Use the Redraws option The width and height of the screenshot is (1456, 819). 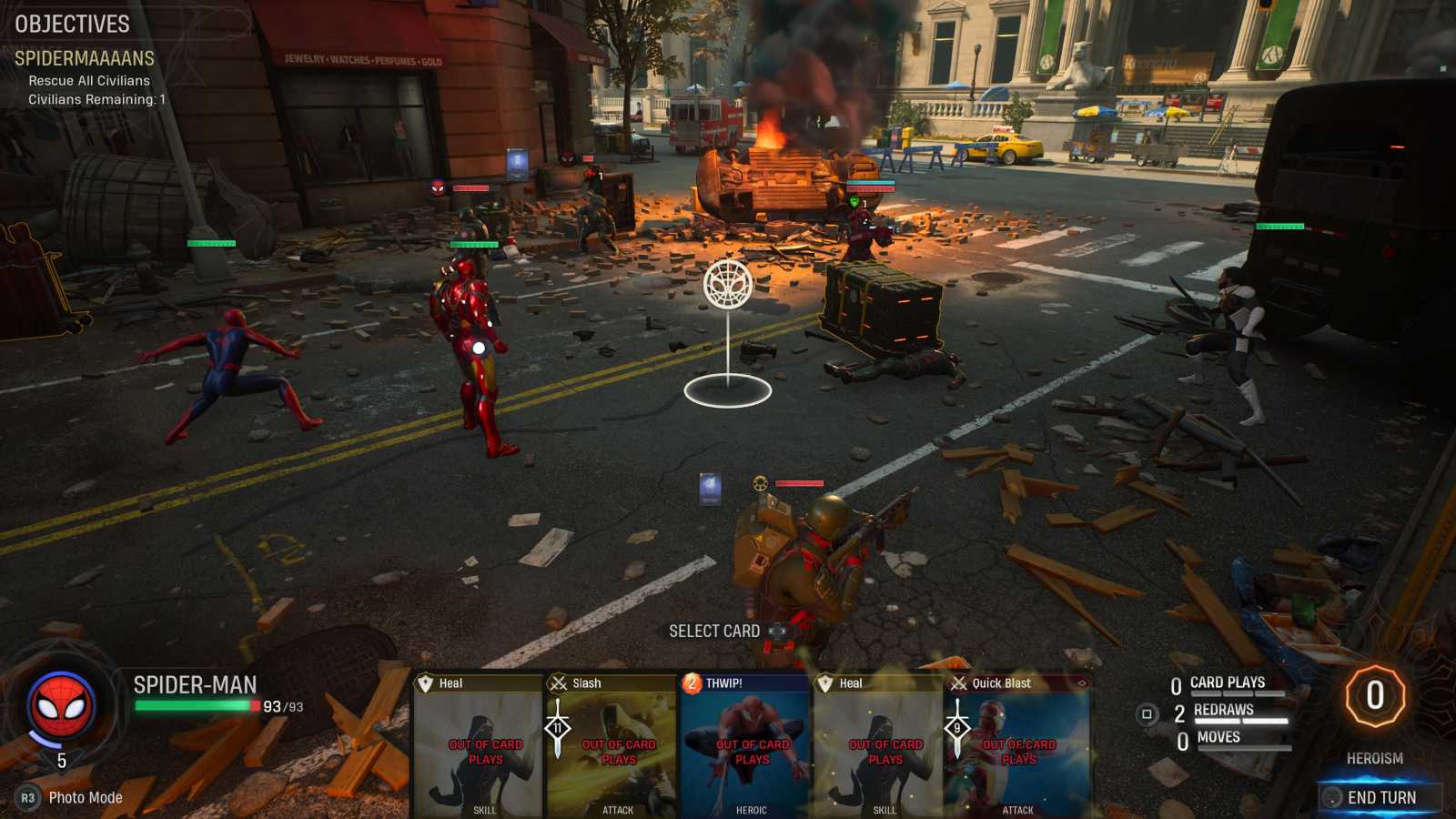[x=1223, y=710]
